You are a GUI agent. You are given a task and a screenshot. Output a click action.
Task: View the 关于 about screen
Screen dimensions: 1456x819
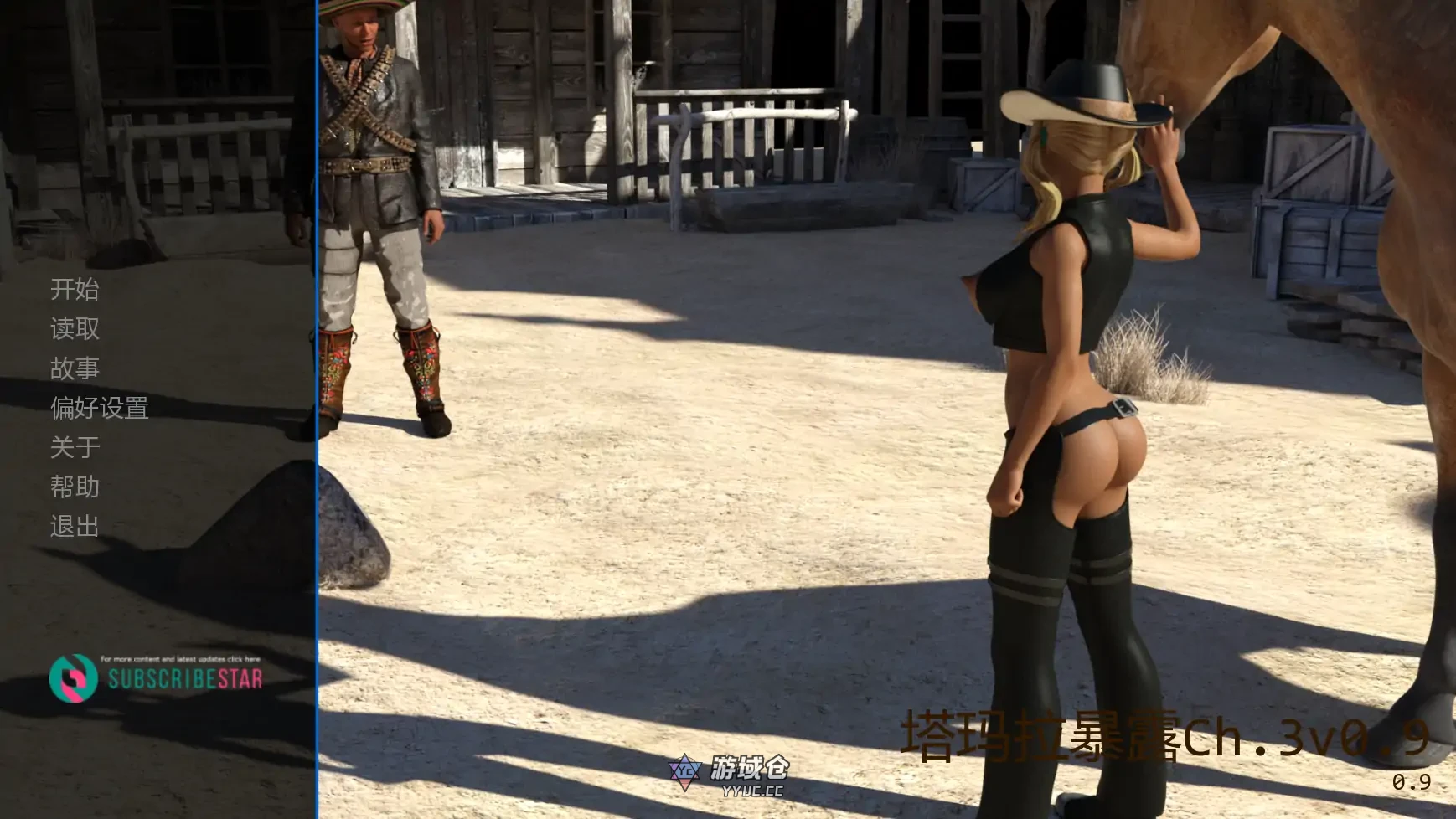pyautogui.click(x=74, y=446)
